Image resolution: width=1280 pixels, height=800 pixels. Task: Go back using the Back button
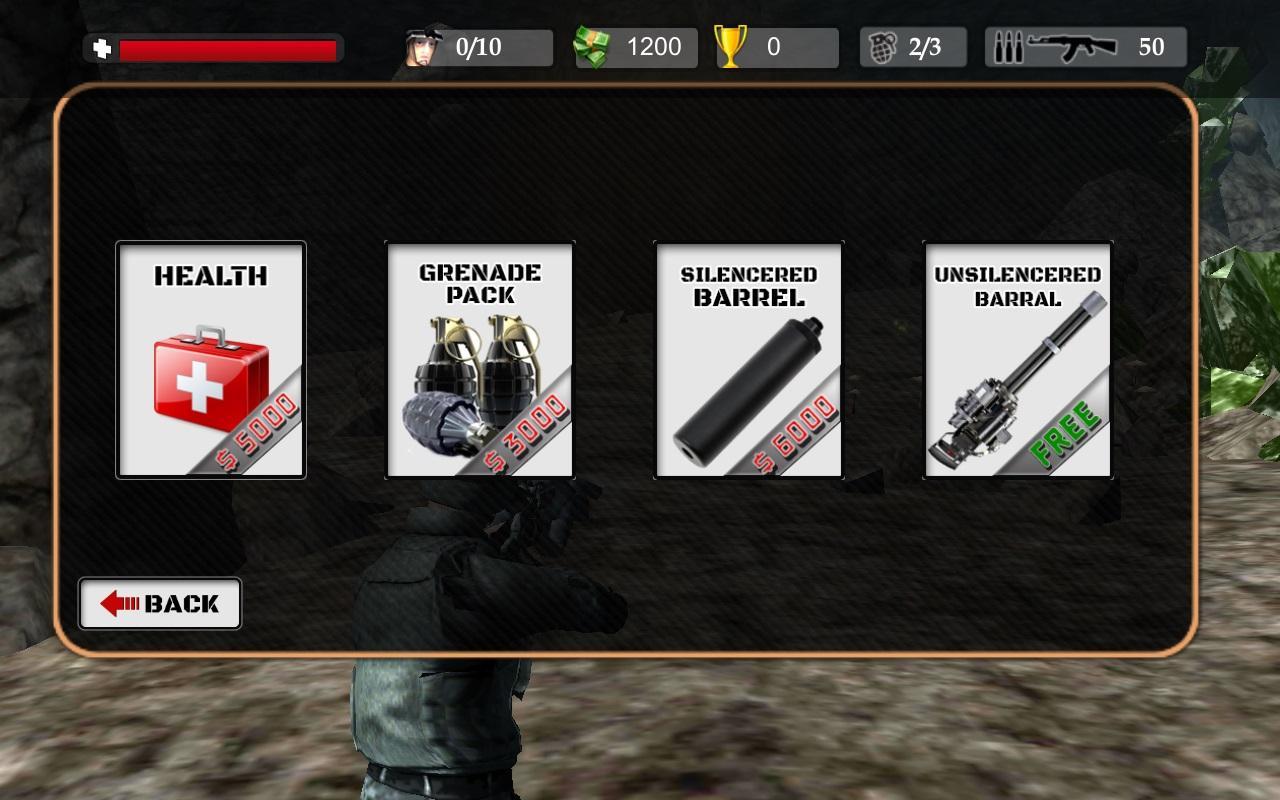click(160, 603)
